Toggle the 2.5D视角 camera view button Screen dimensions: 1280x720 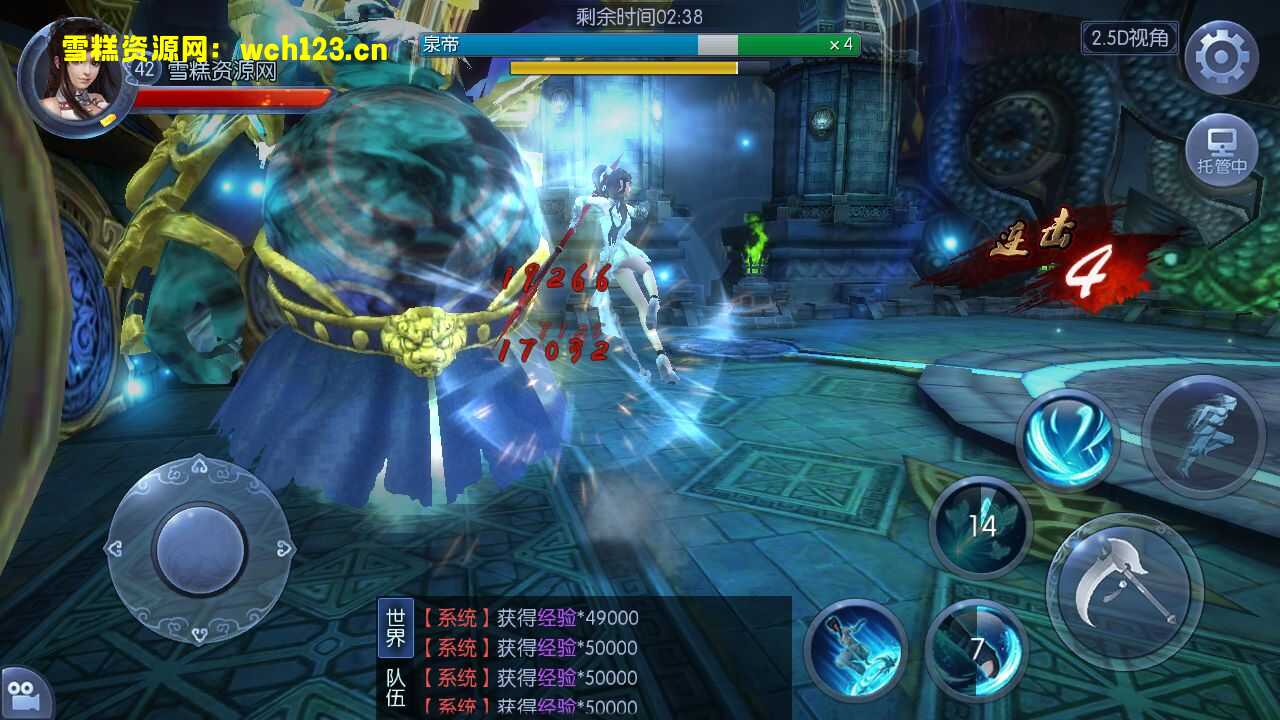1129,38
